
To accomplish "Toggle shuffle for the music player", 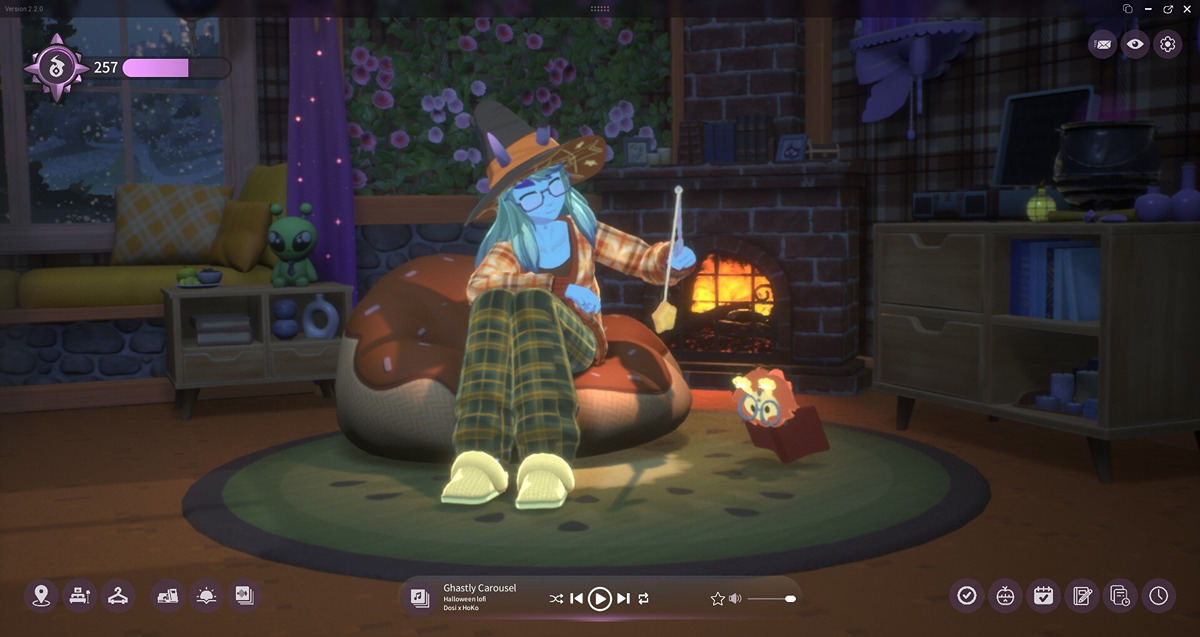I will coord(556,598).
